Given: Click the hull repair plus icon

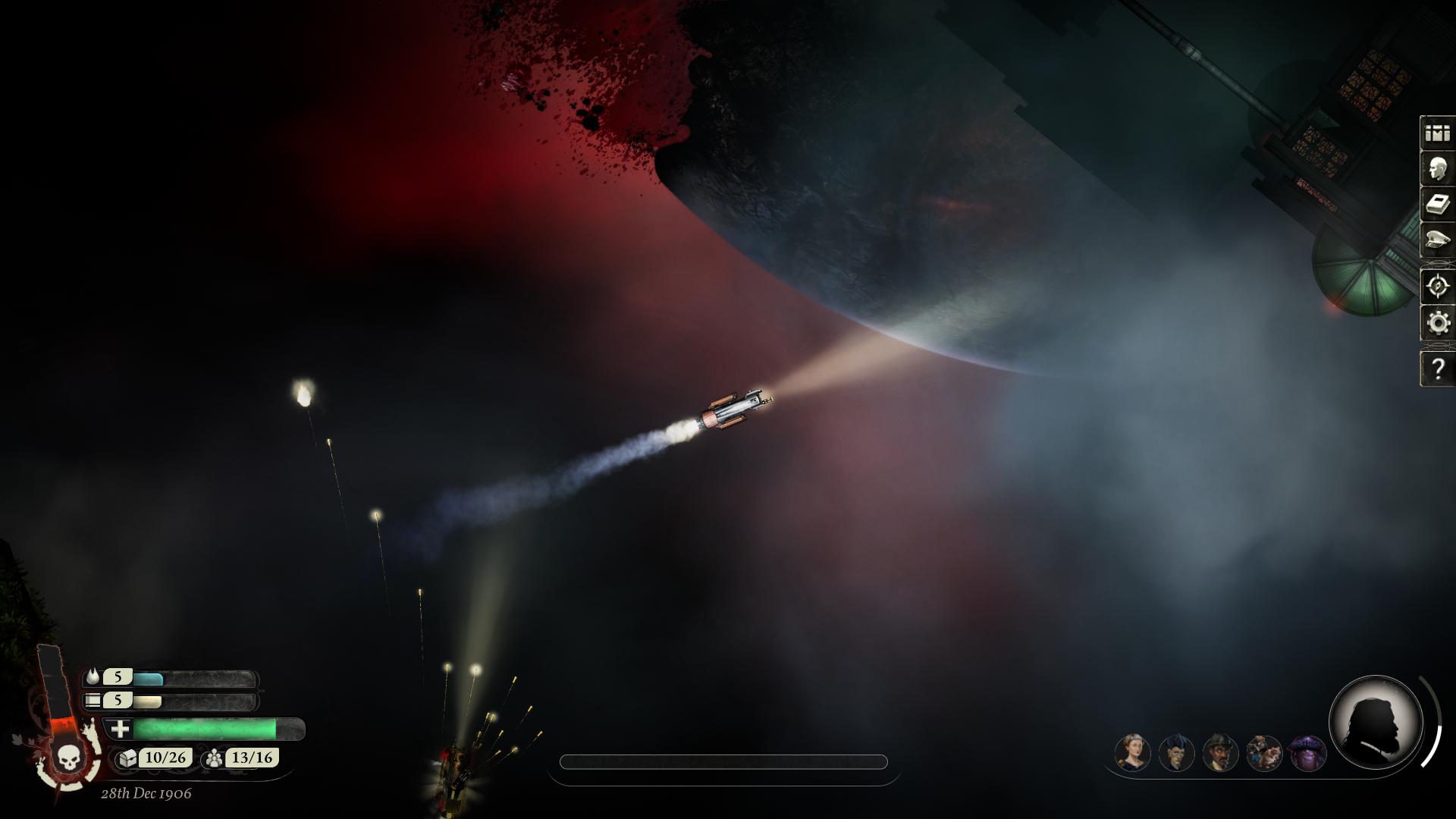Looking at the screenshot, I should pyautogui.click(x=119, y=729).
